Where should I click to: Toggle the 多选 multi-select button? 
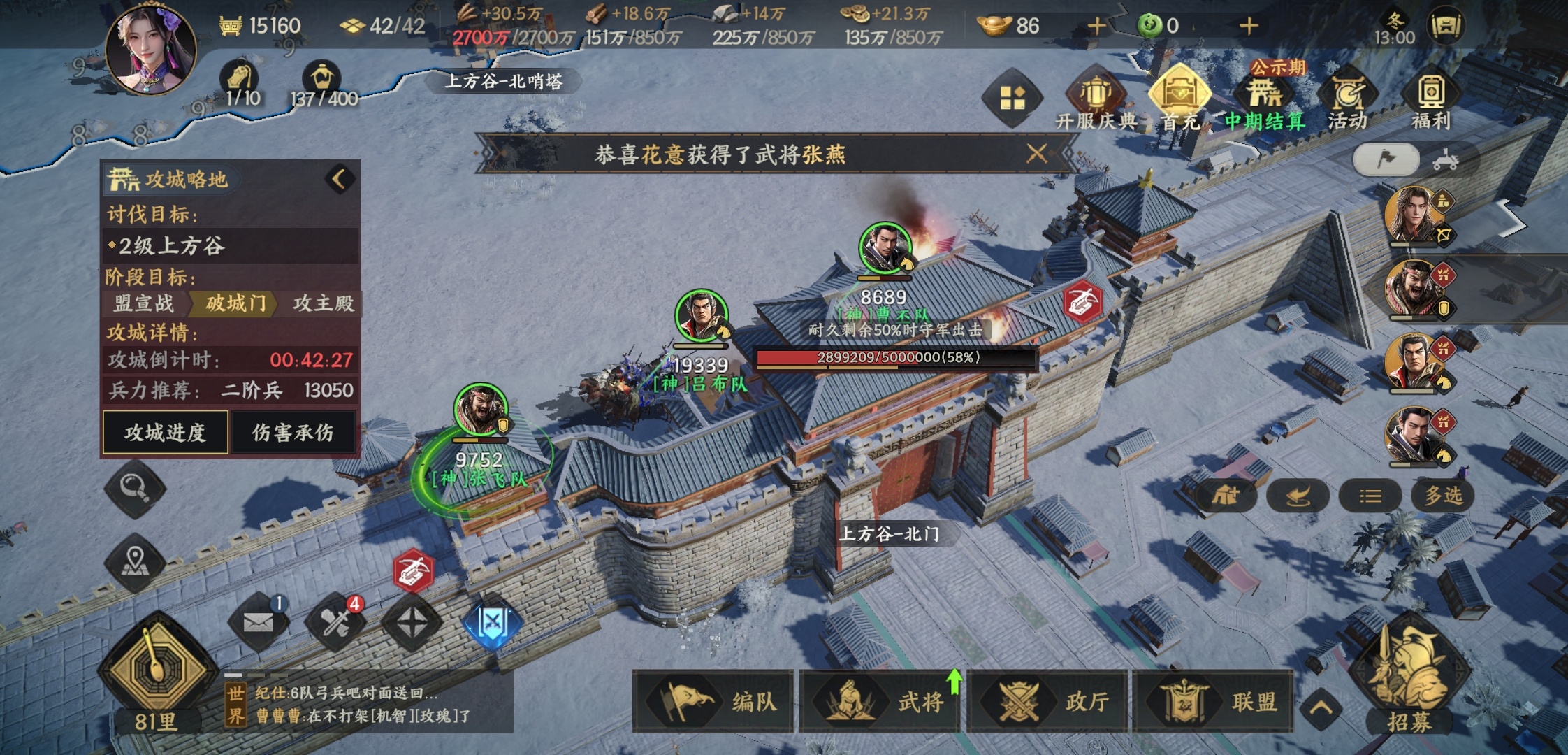click(1444, 496)
